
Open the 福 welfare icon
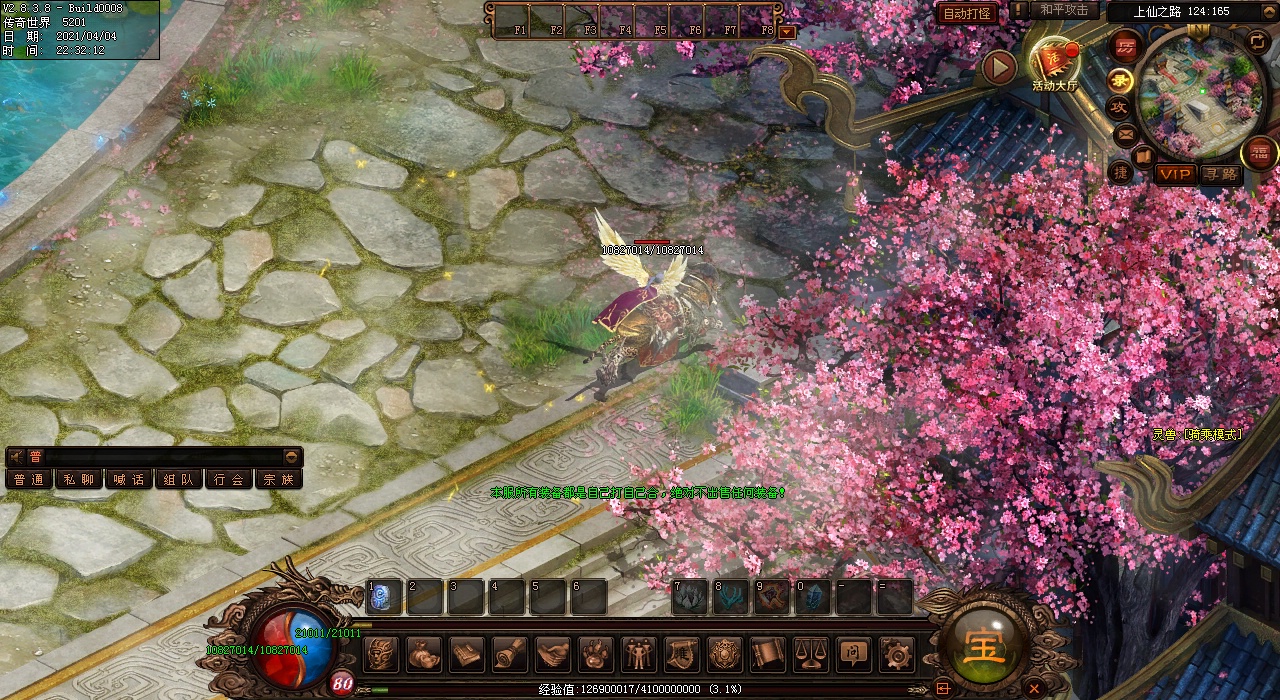[x=1259, y=152]
